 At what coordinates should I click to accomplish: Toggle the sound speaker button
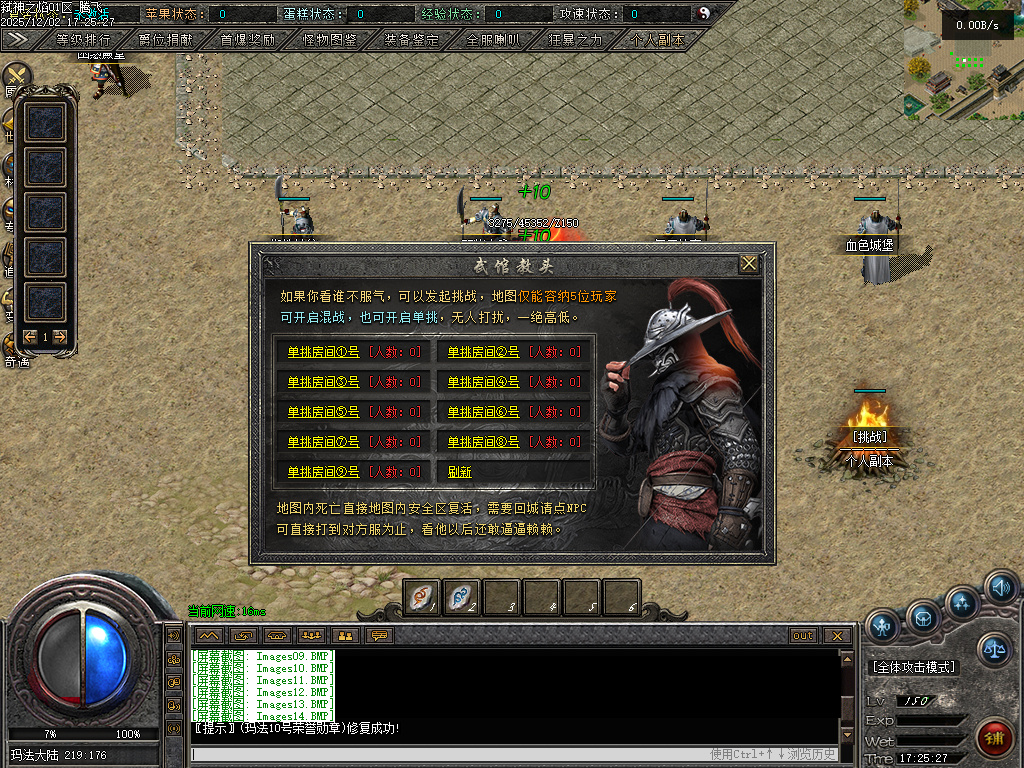click(999, 587)
